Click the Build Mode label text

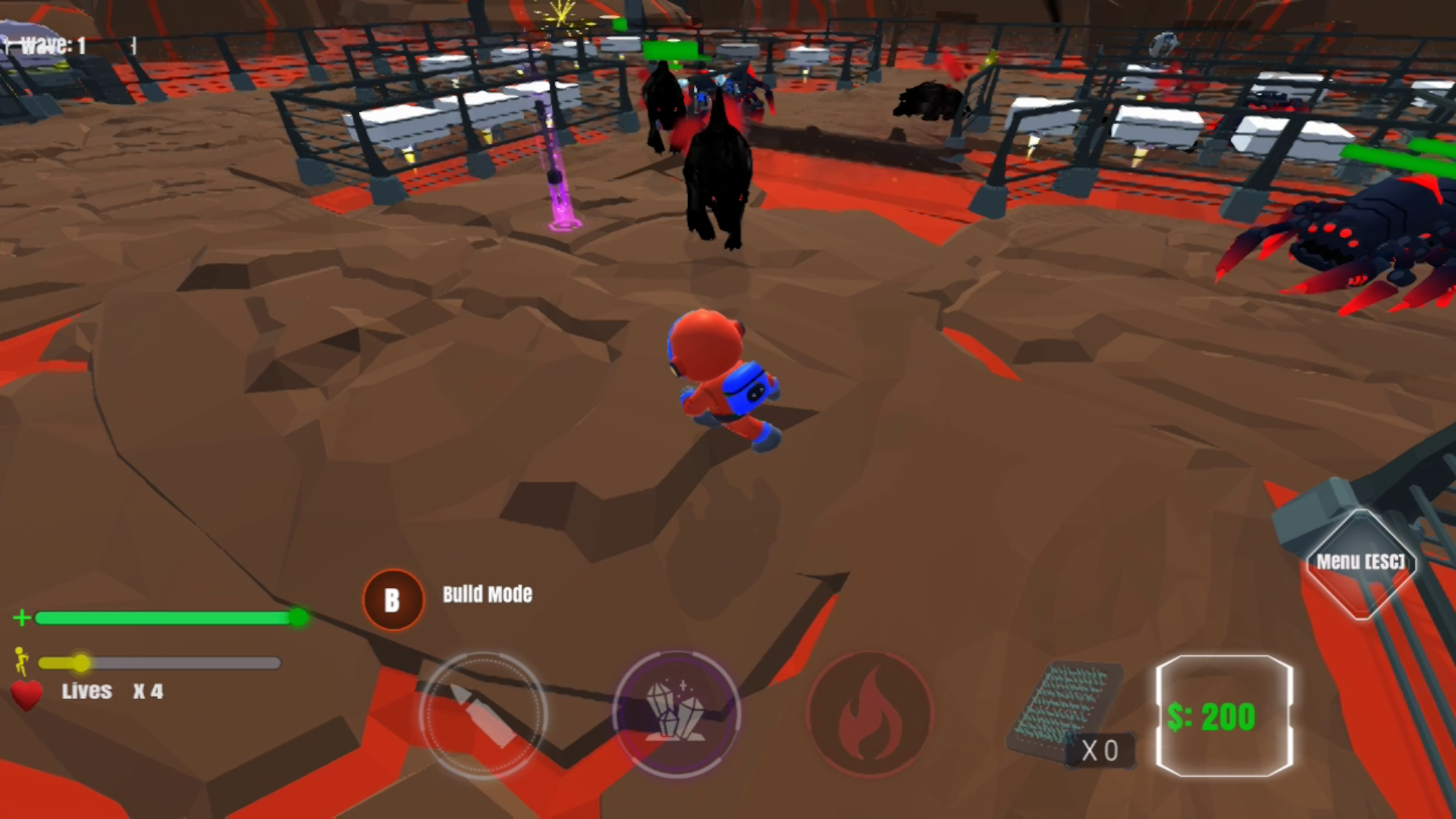coord(488,595)
